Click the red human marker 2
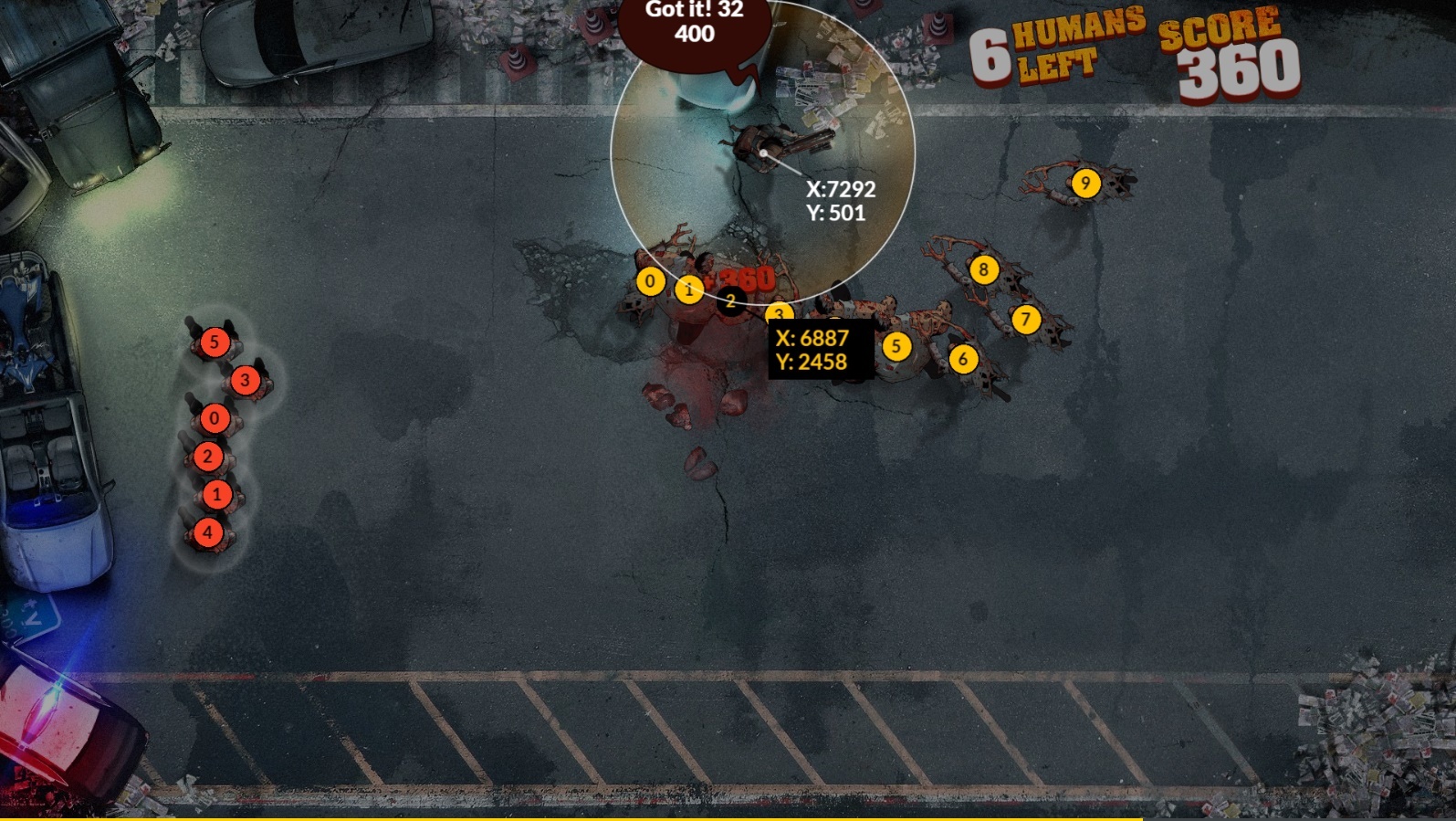The width and height of the screenshot is (1456, 821). [207, 457]
